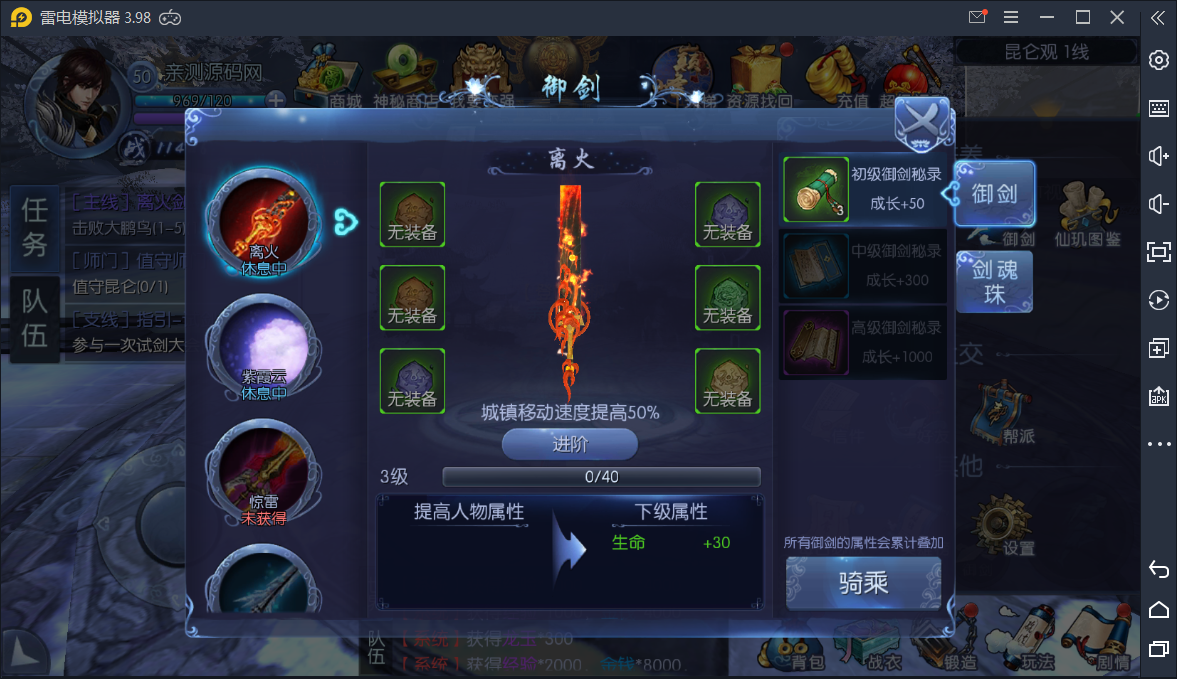
Task: Choose the 中级御剑秘录 item
Action: point(863,265)
